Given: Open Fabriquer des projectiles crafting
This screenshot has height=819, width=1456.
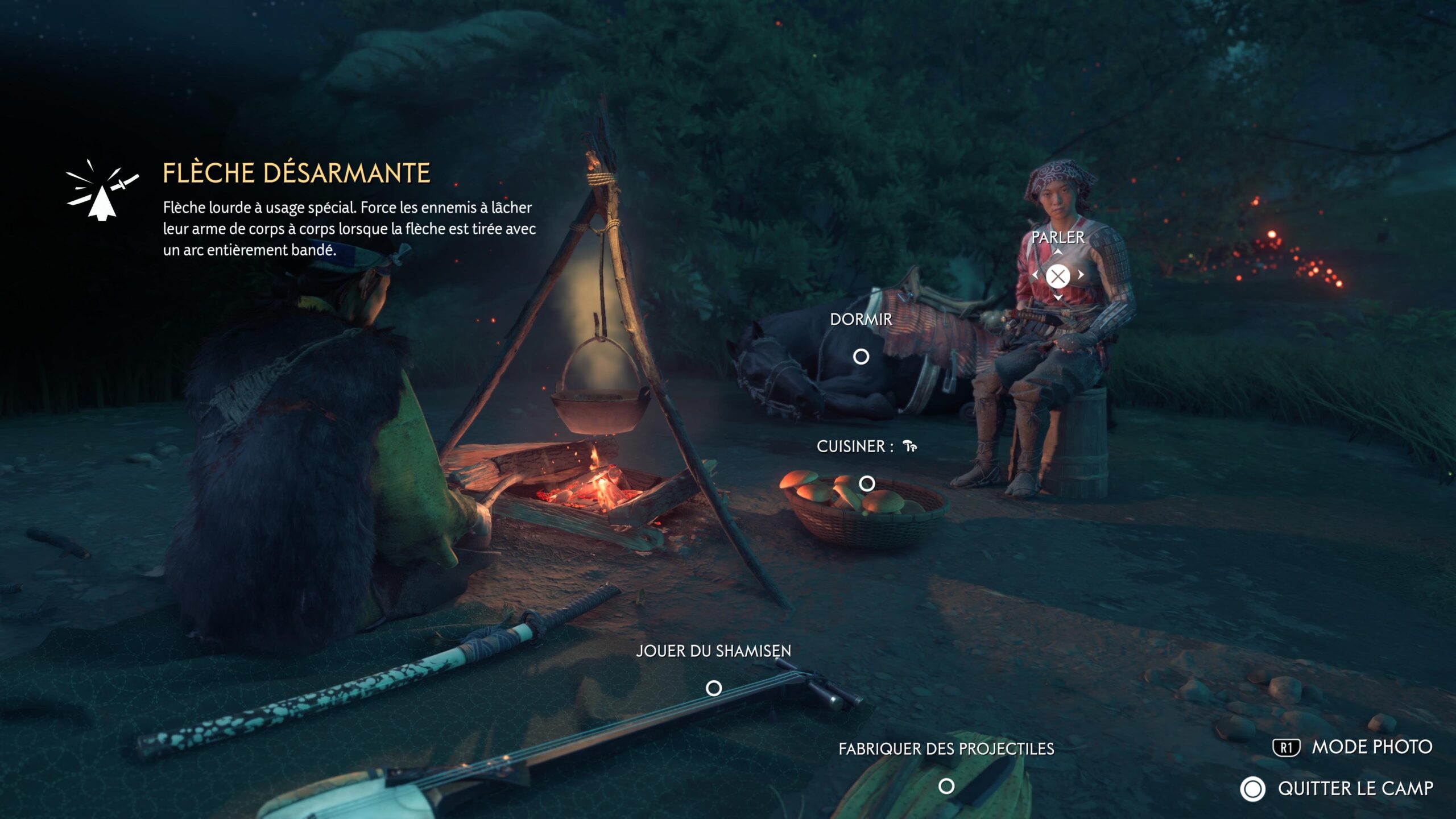Looking at the screenshot, I should [946, 786].
